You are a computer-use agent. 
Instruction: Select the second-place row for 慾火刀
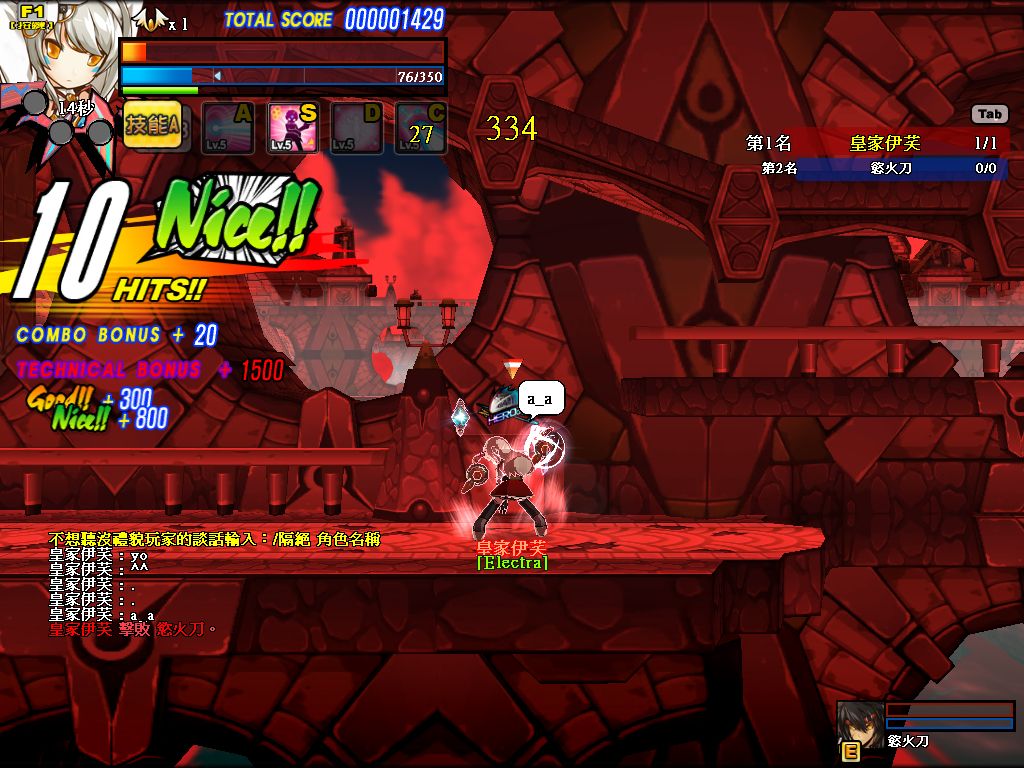873,168
